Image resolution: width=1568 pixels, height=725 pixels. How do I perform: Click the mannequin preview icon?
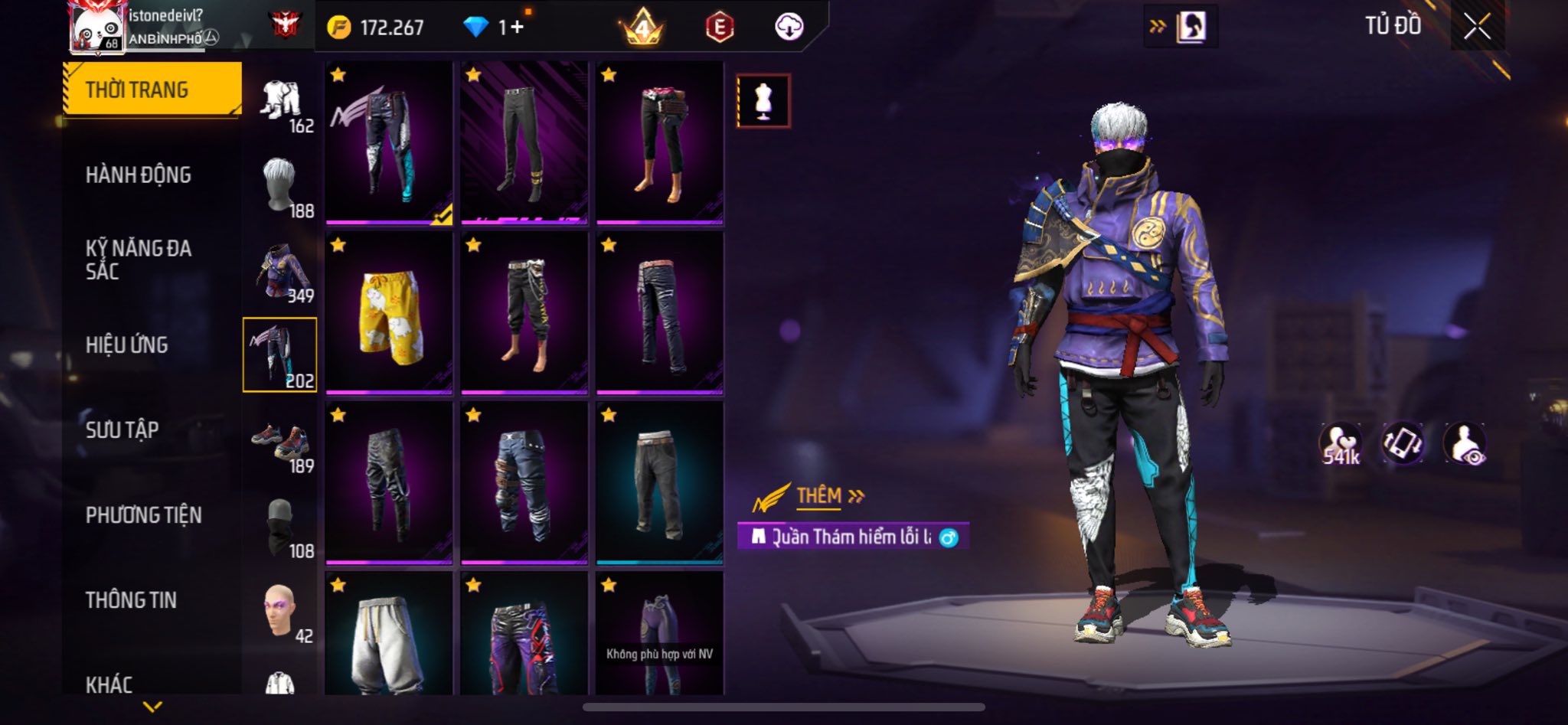coord(763,100)
